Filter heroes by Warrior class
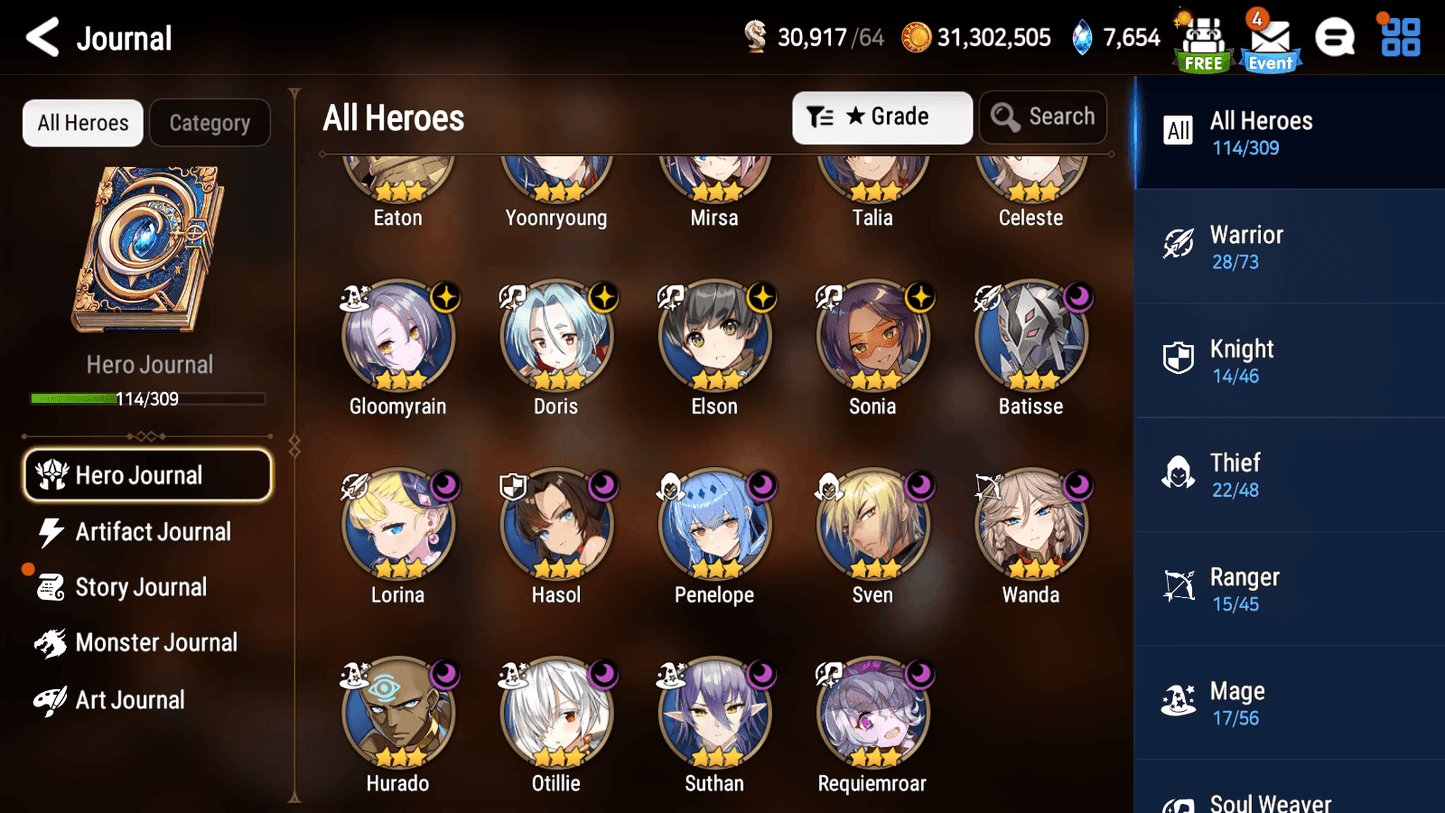1445x813 pixels. click(x=1288, y=247)
